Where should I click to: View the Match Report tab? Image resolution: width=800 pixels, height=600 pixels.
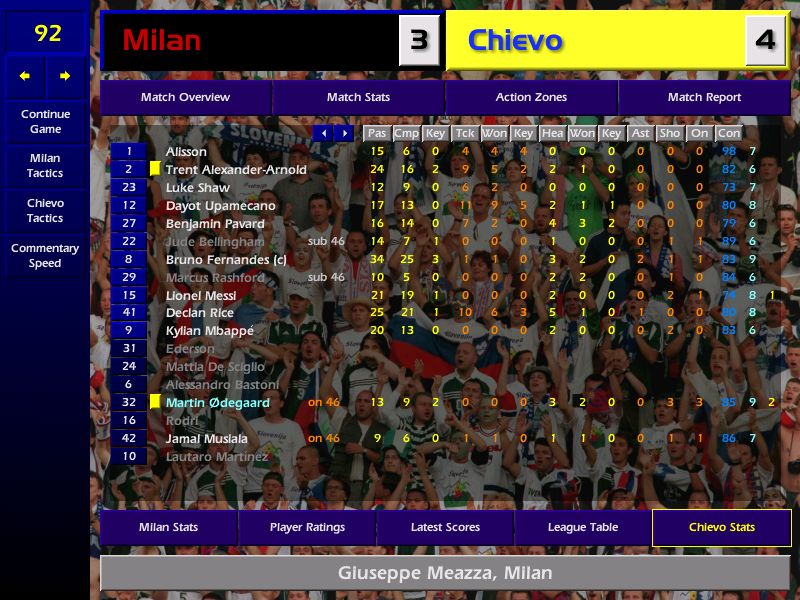[704, 98]
